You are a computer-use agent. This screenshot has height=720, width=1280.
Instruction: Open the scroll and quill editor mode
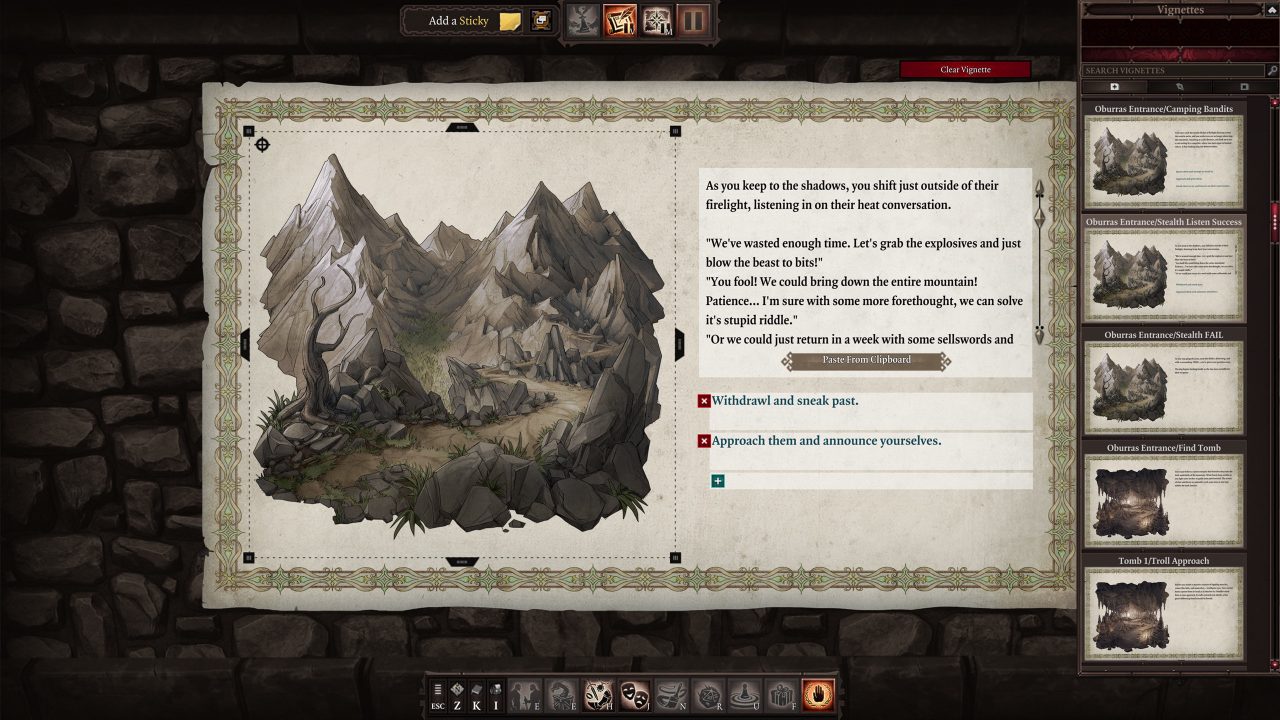tap(619, 20)
